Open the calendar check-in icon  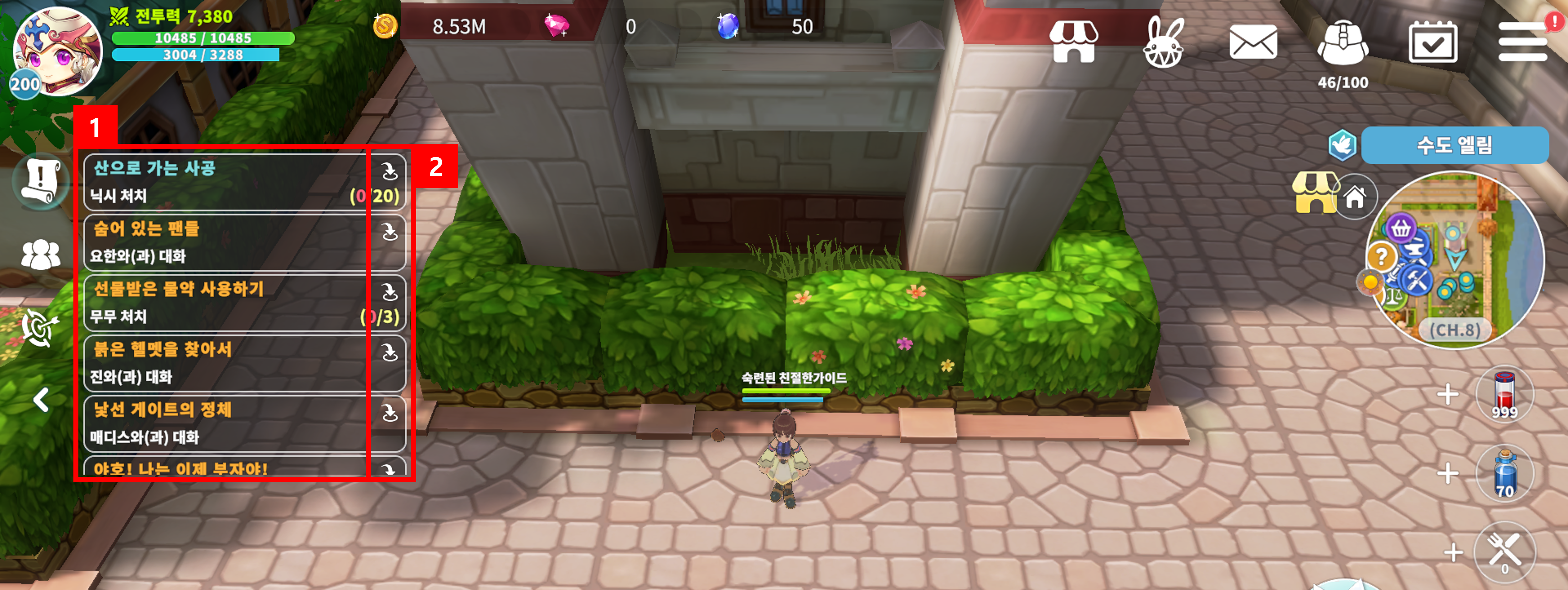click(x=1432, y=42)
